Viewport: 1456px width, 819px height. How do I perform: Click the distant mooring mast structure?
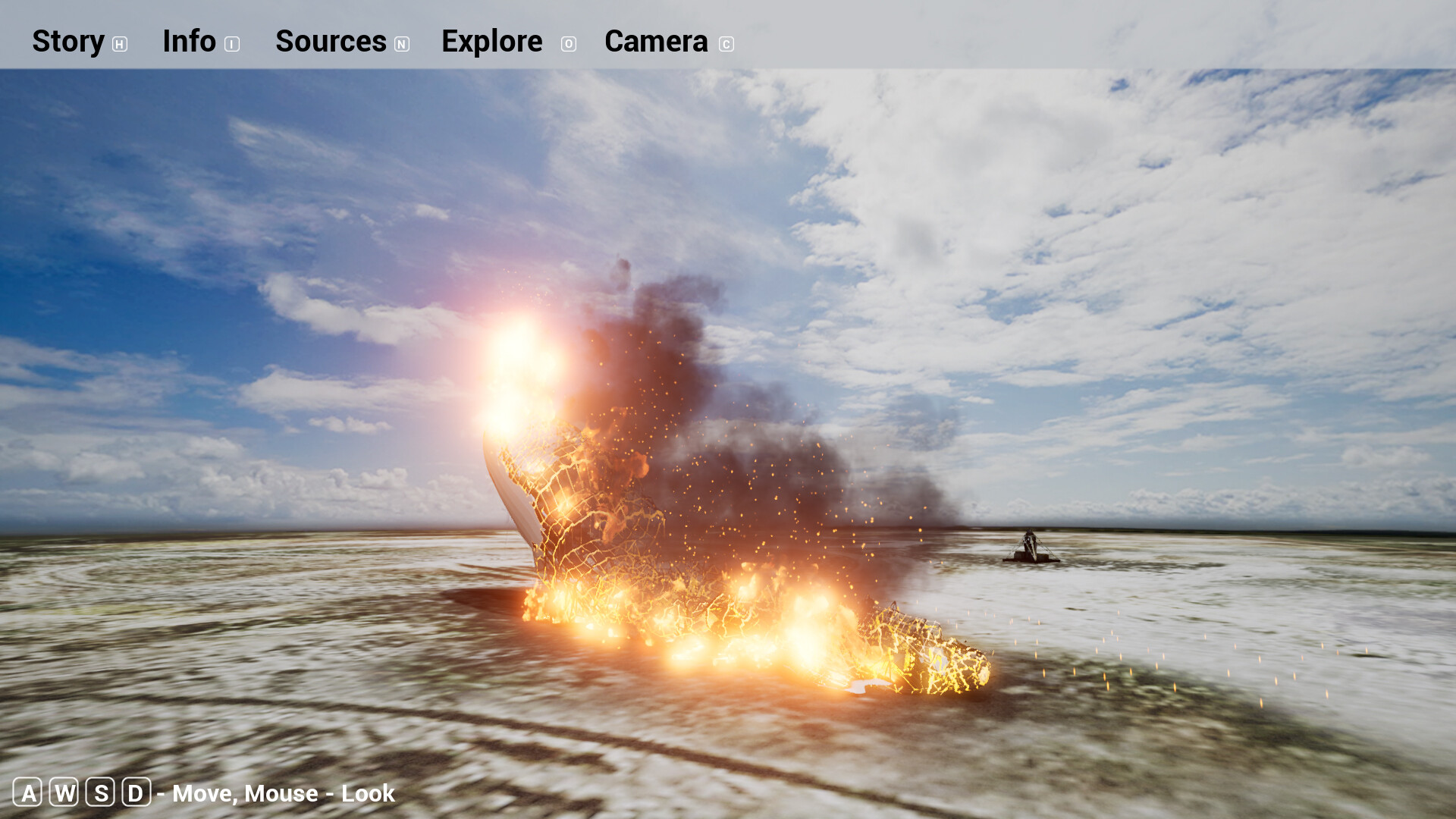coord(1031,546)
